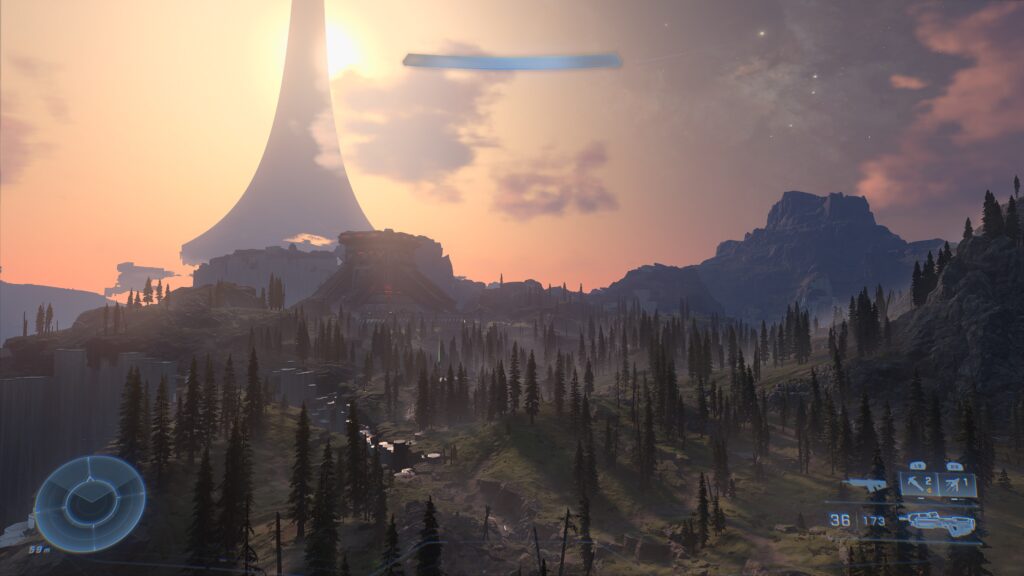Click the circular motion tracker radar

[90, 503]
